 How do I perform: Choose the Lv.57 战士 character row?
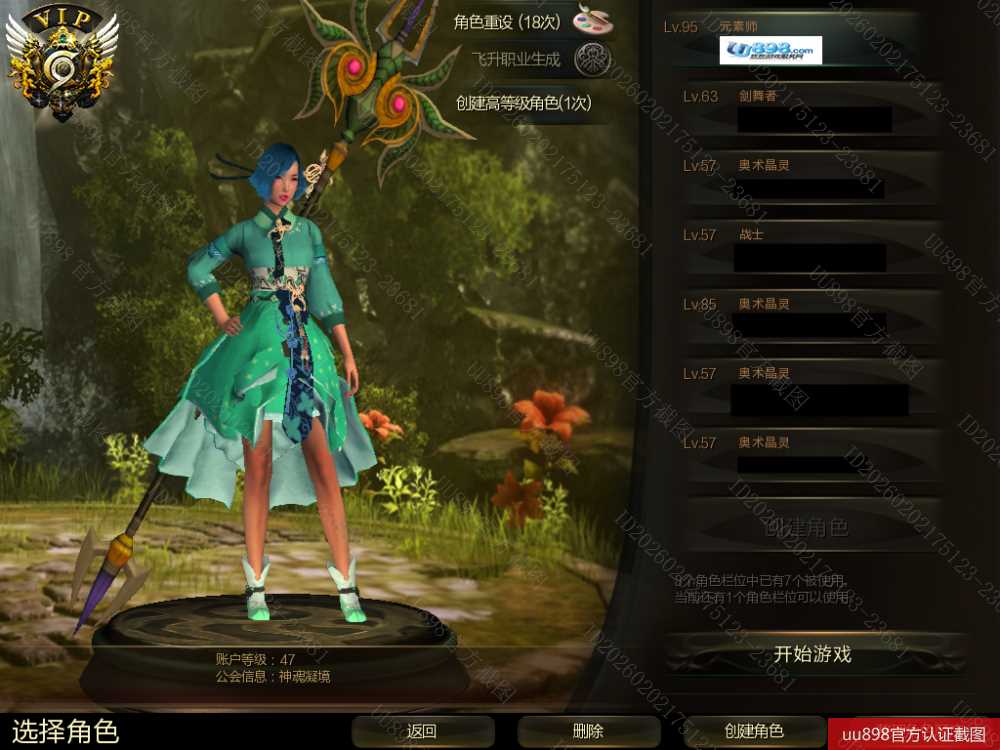pos(810,249)
